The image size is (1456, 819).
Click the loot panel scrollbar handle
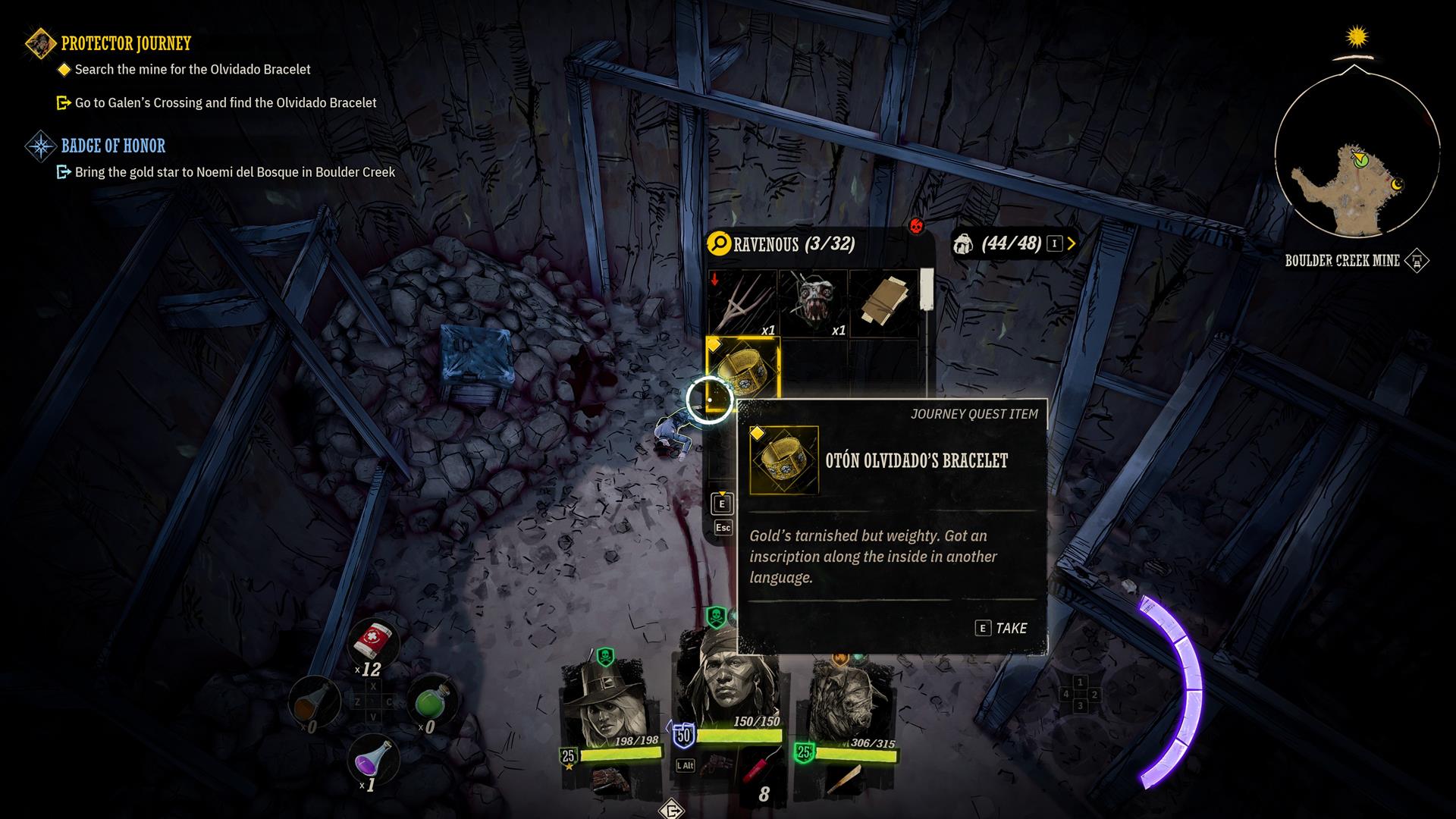926,290
